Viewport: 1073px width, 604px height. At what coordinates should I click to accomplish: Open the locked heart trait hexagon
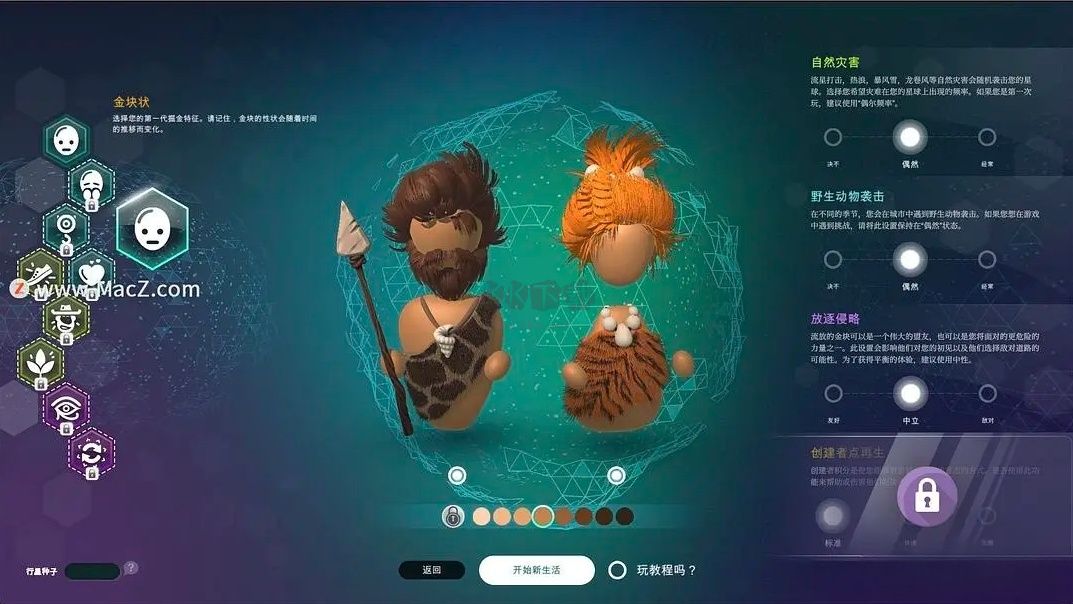point(93,273)
